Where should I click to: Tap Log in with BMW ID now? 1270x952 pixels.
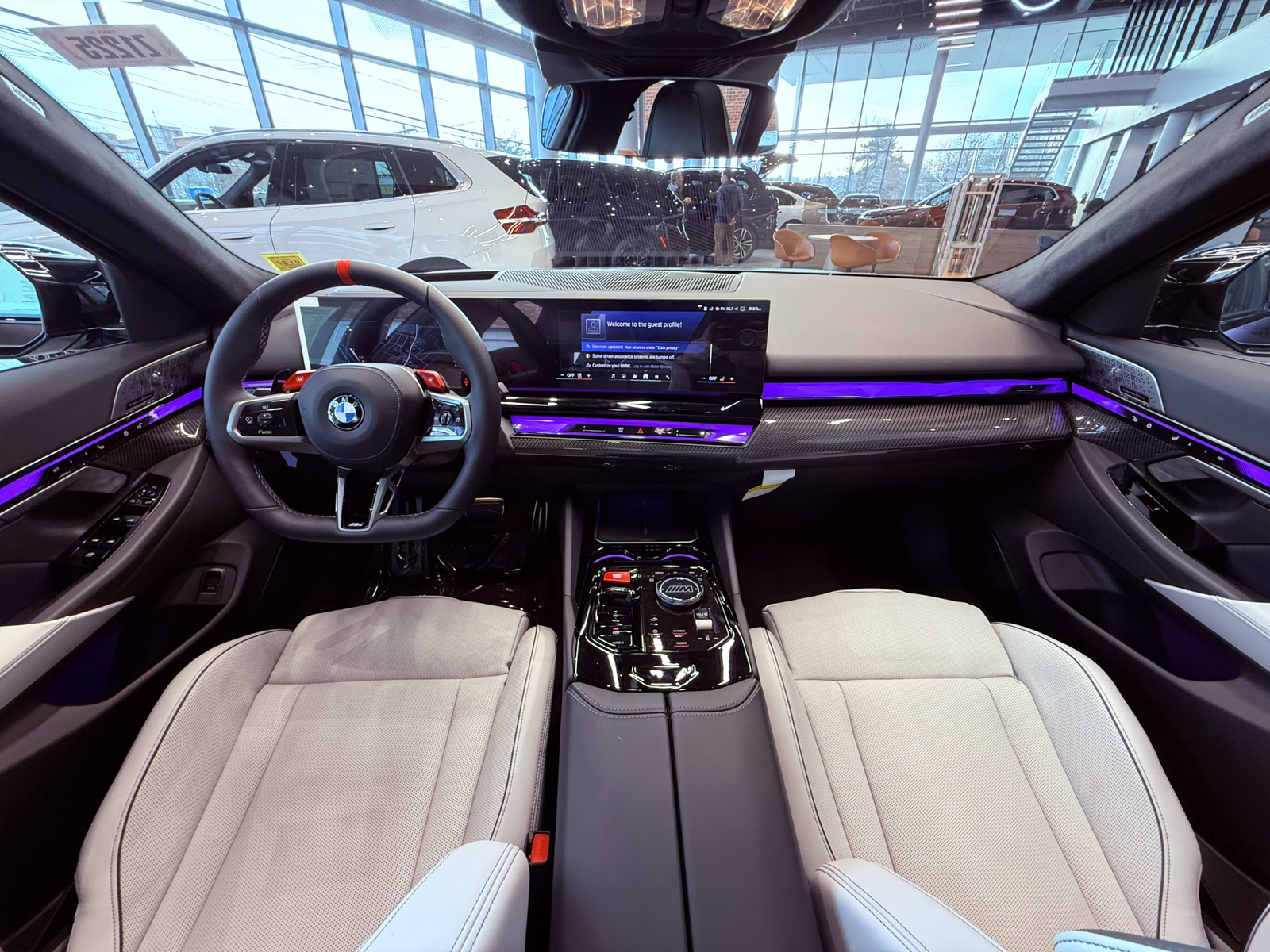point(651,367)
